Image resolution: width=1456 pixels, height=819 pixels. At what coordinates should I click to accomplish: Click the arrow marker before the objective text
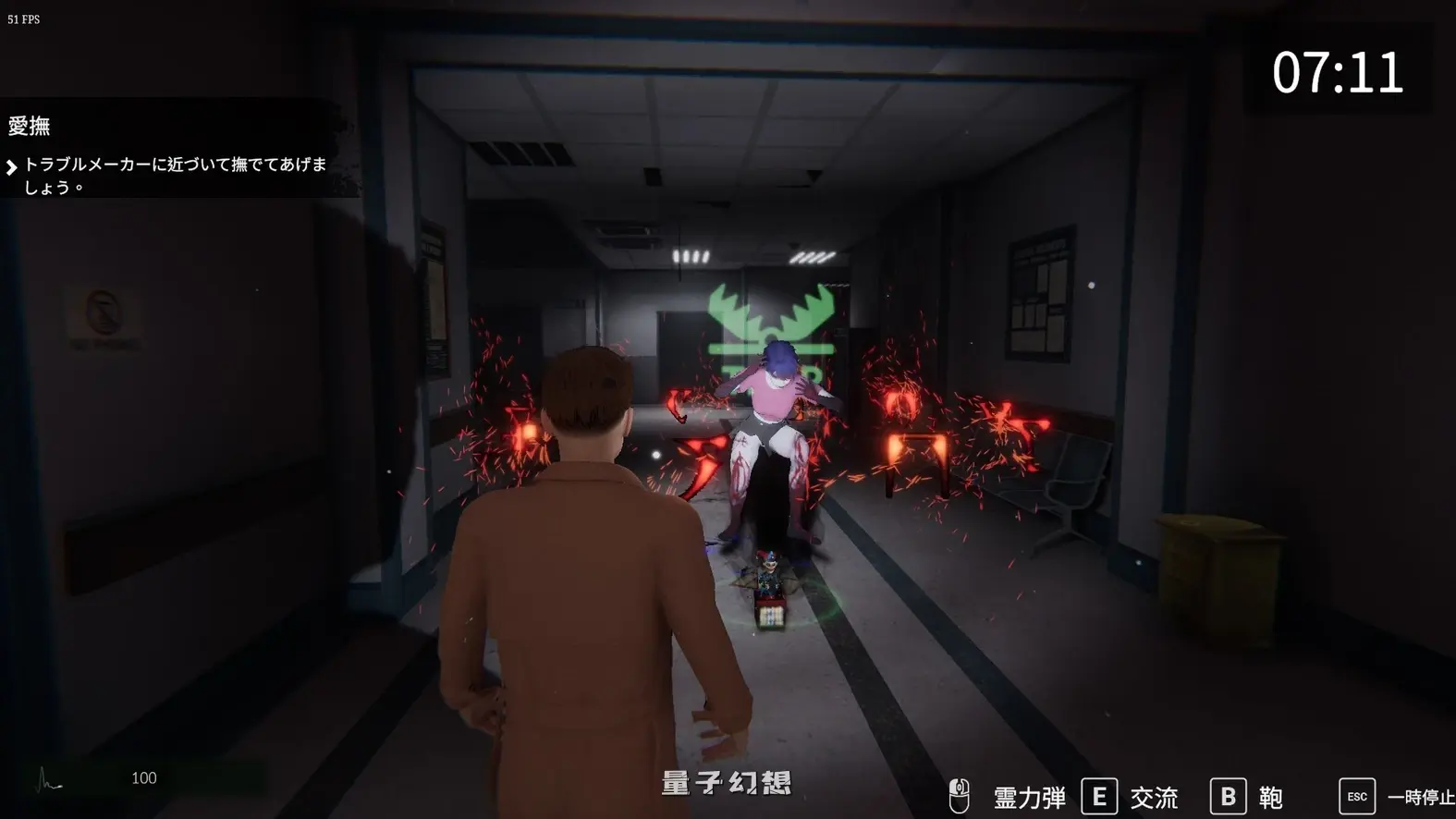[13, 166]
